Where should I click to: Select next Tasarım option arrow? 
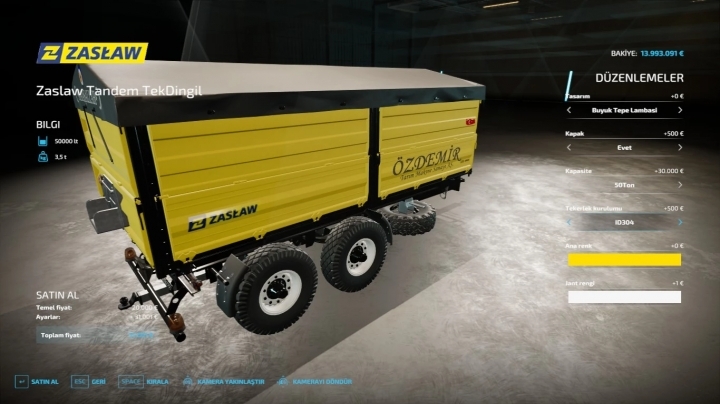(x=681, y=109)
